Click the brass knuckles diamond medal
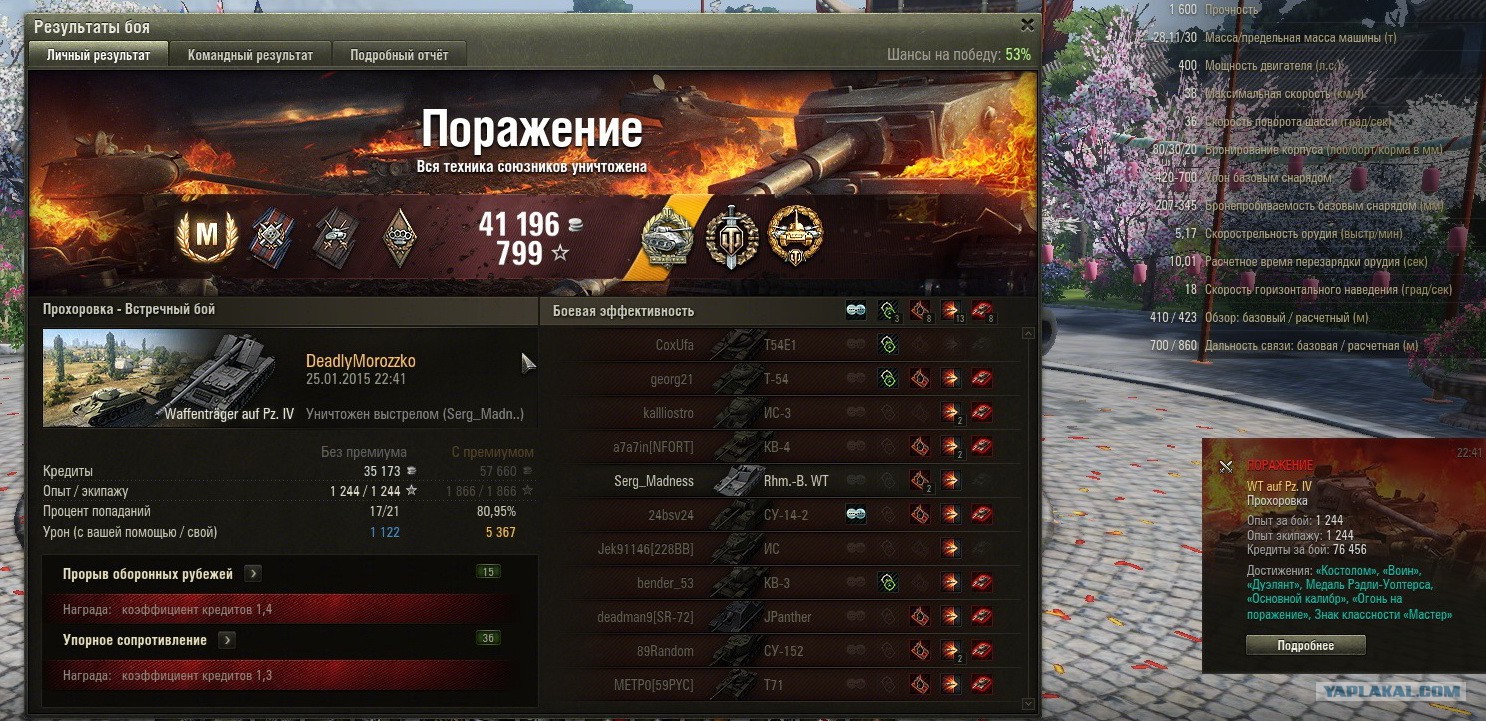 click(x=400, y=235)
